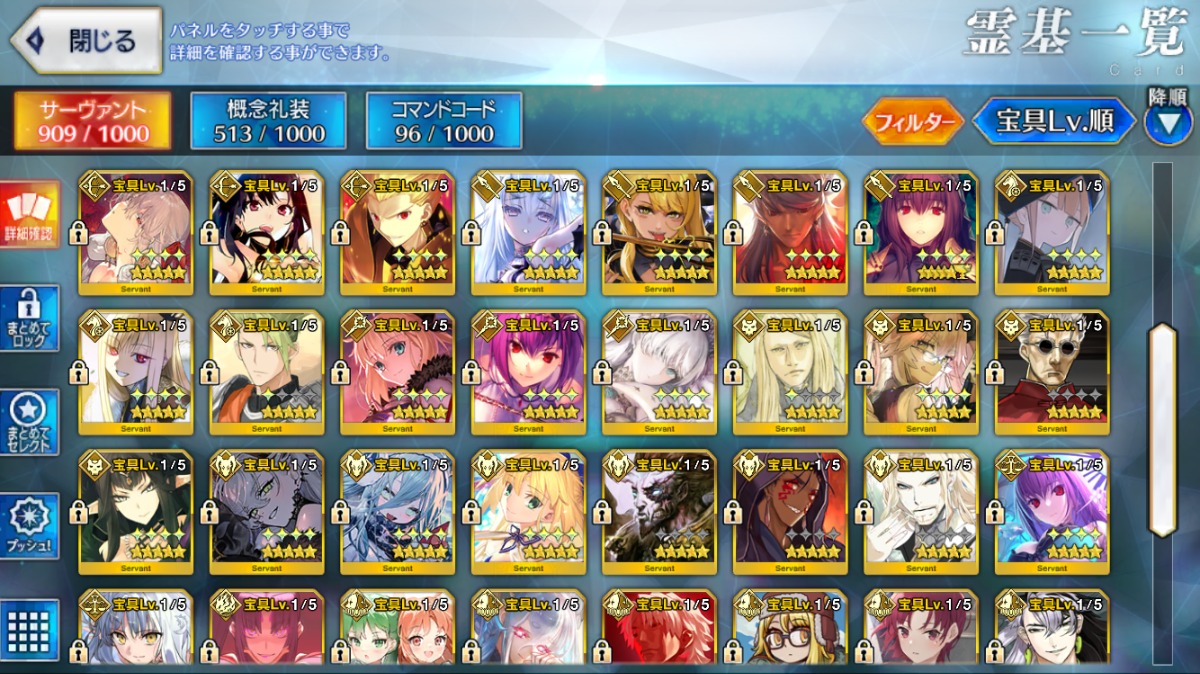
Task: Change the grid display size
Action: click(29, 630)
